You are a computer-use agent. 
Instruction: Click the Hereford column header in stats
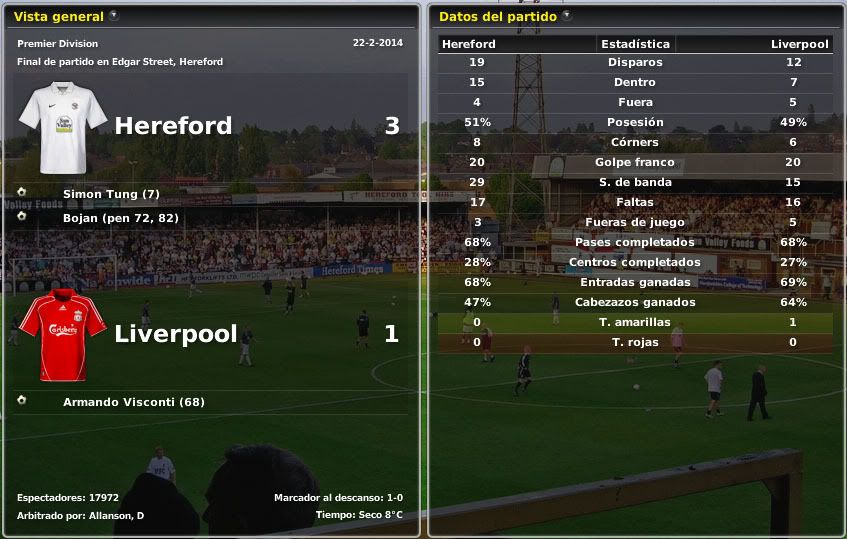point(468,44)
